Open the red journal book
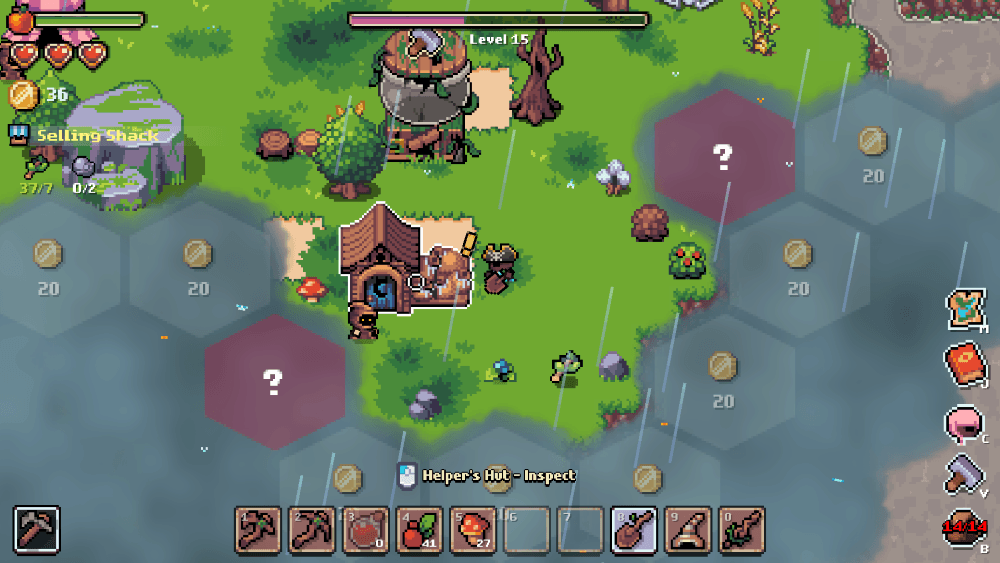The image size is (1000, 563). (x=966, y=365)
